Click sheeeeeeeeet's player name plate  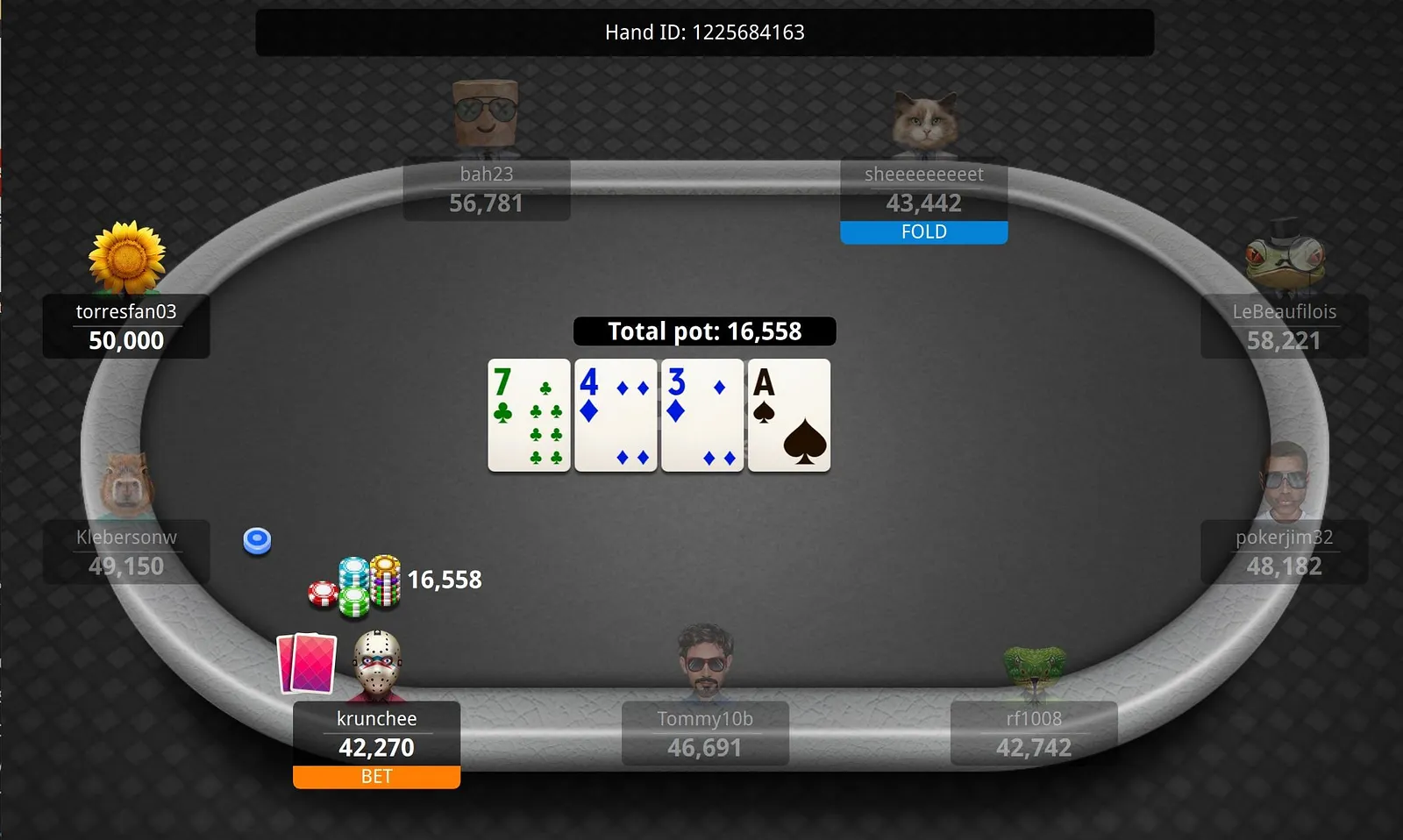pyautogui.click(x=923, y=189)
